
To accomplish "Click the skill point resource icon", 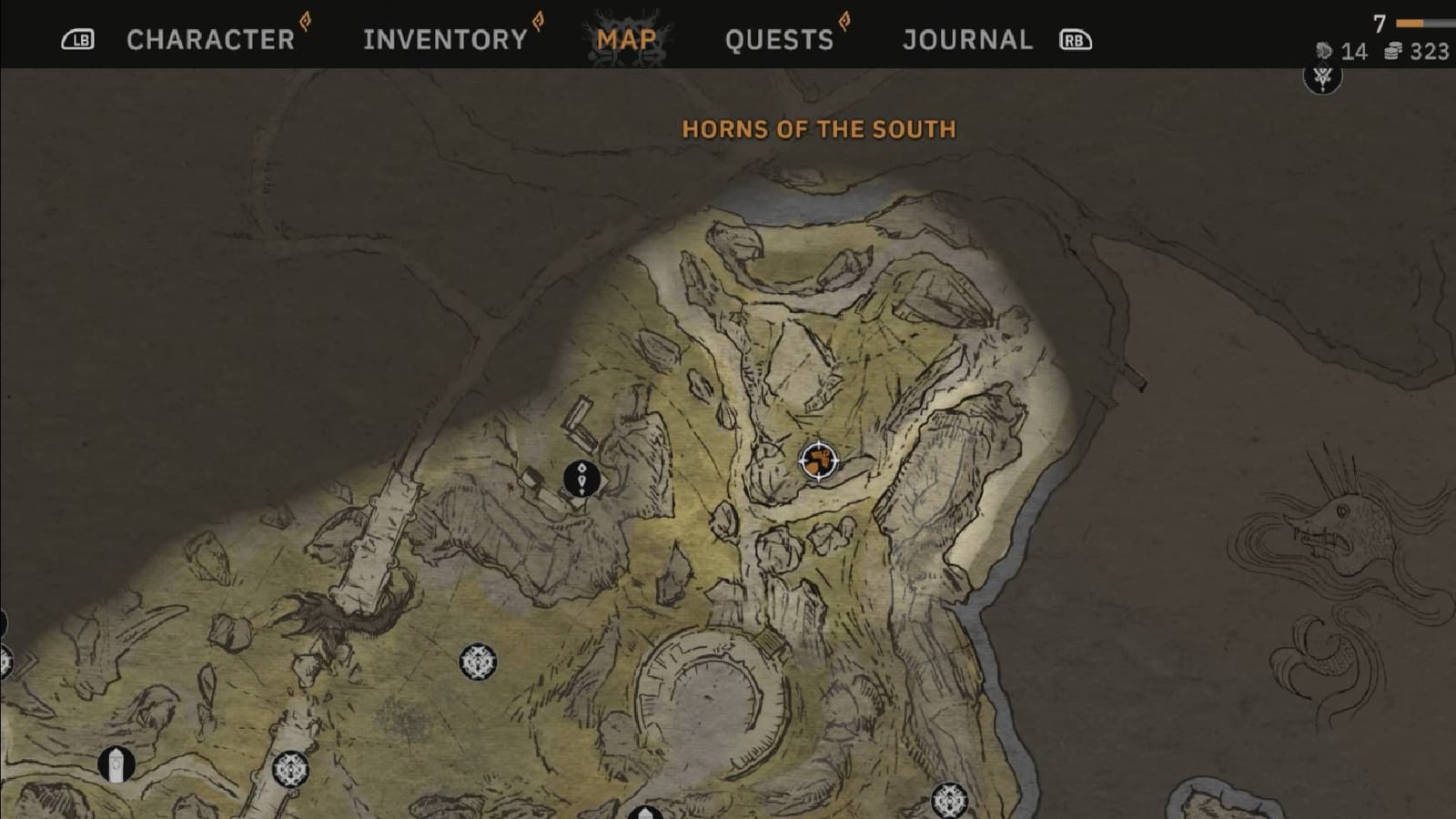I will tap(1325, 52).
